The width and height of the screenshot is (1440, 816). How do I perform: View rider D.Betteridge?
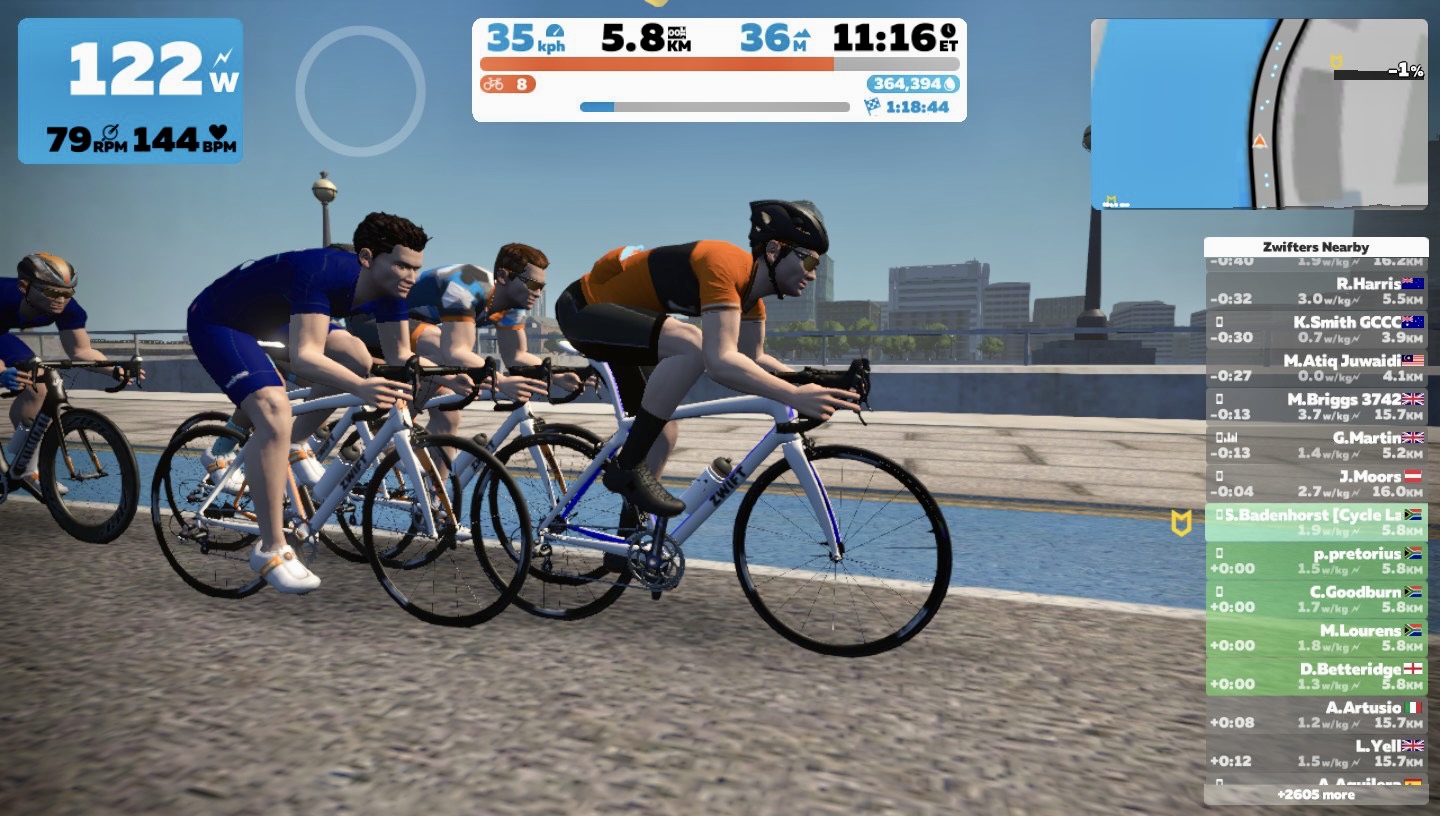click(x=1316, y=676)
